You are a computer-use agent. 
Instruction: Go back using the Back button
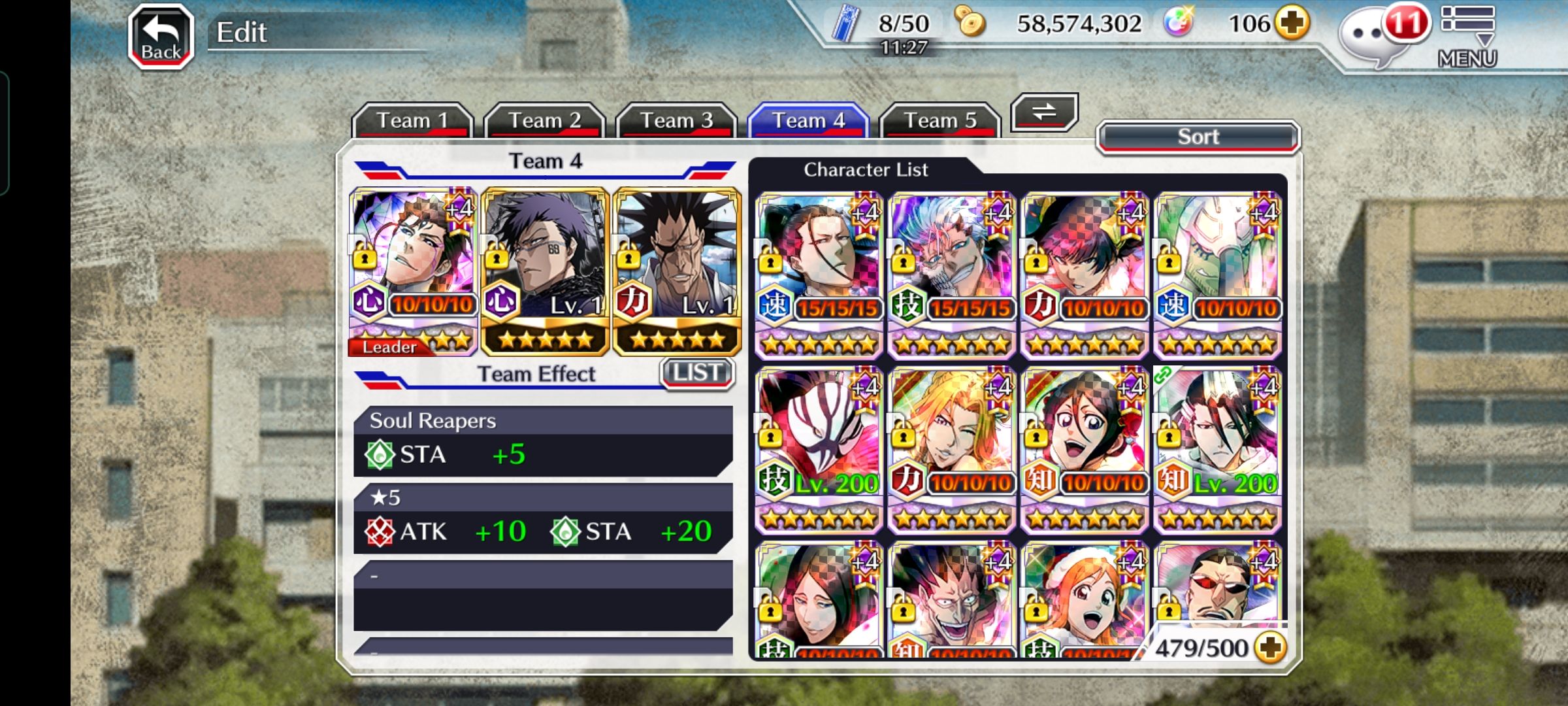[161, 37]
